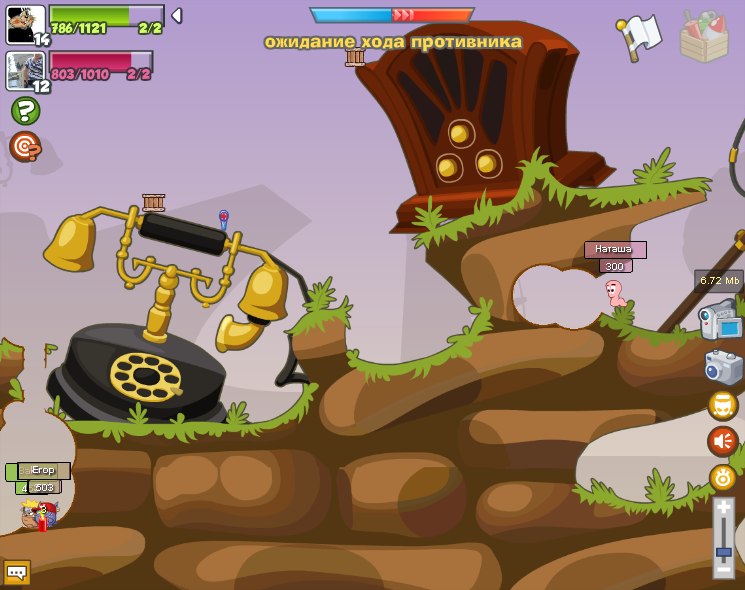The image size is (745, 590).
Task: Open the chat speech bubble
Action: pyautogui.click(x=17, y=572)
